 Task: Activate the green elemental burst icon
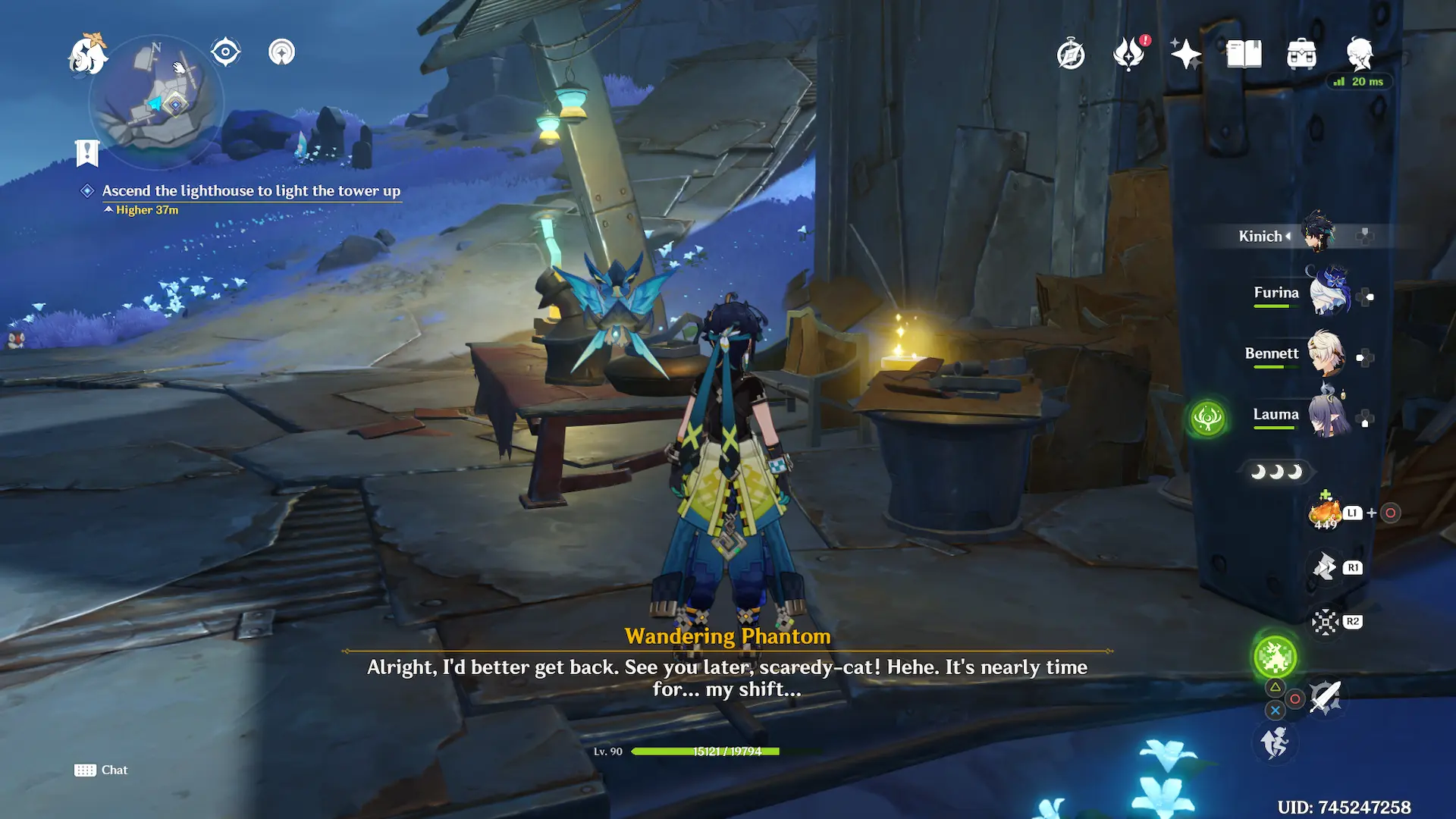[1275, 657]
